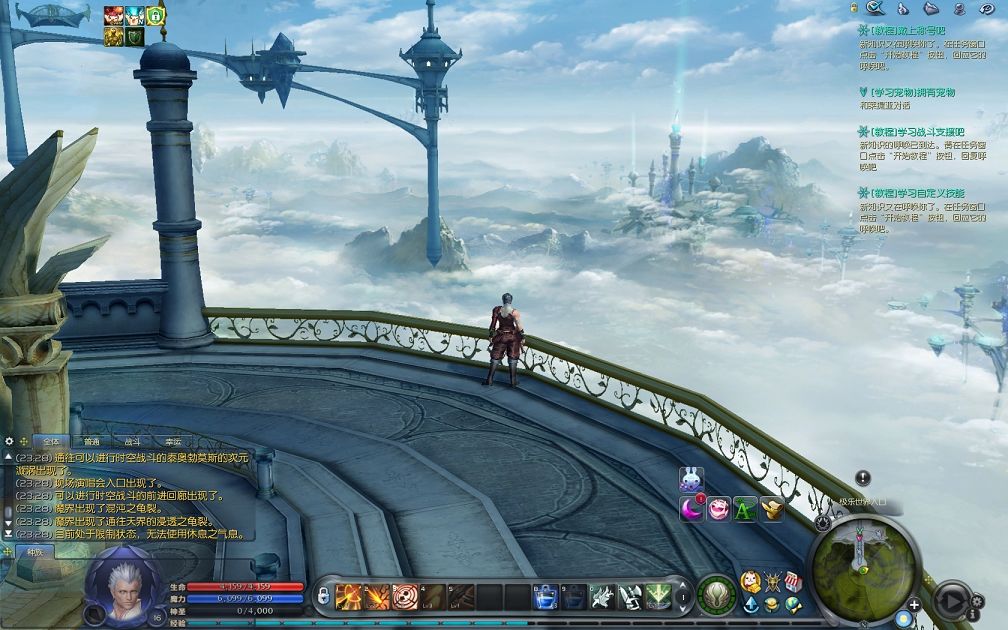Click the purple moon buff icon

(x=691, y=509)
